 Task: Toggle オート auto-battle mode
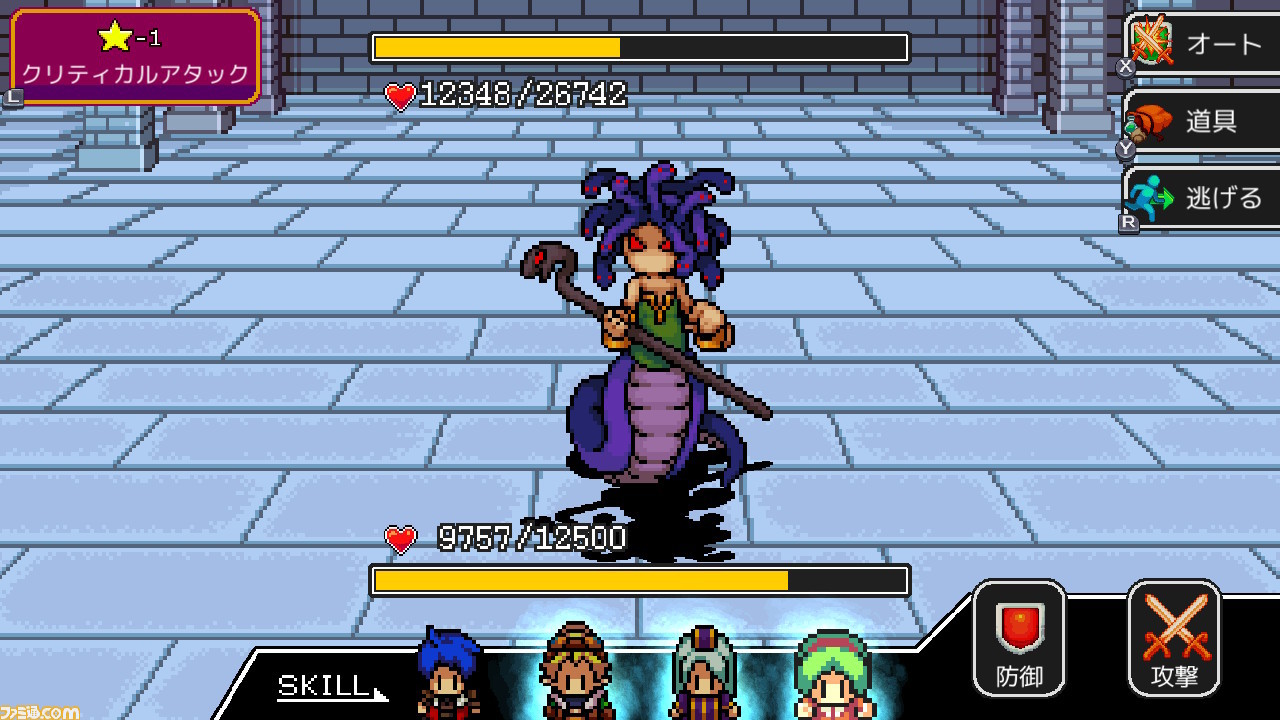click(x=1215, y=42)
